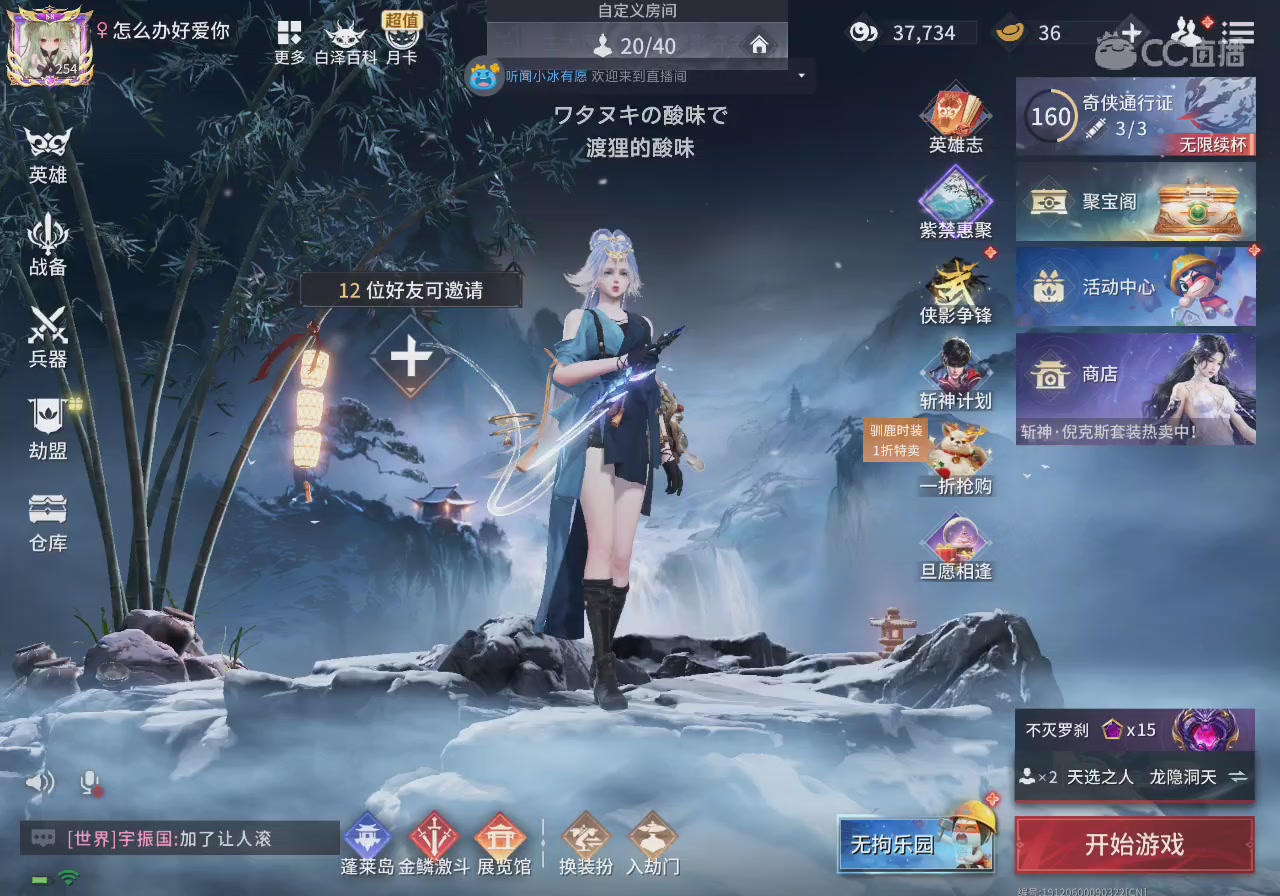Open 更多 (More) menu
1280x896 pixels.
pyautogui.click(x=288, y=38)
